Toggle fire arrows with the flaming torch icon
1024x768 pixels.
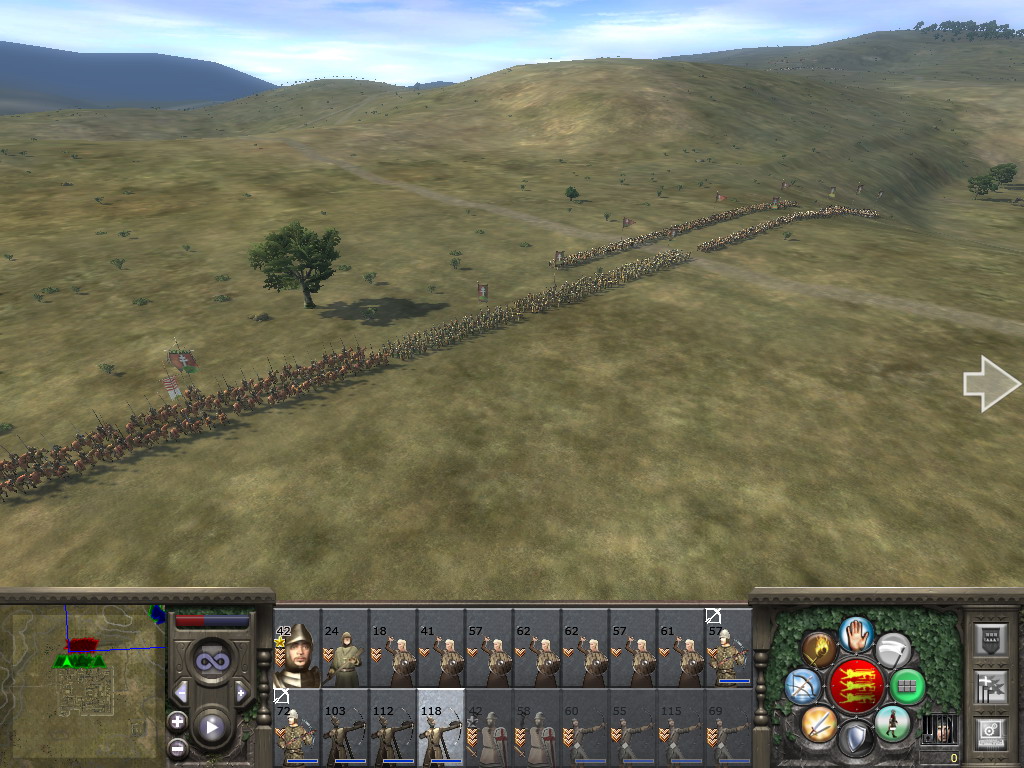tap(819, 649)
